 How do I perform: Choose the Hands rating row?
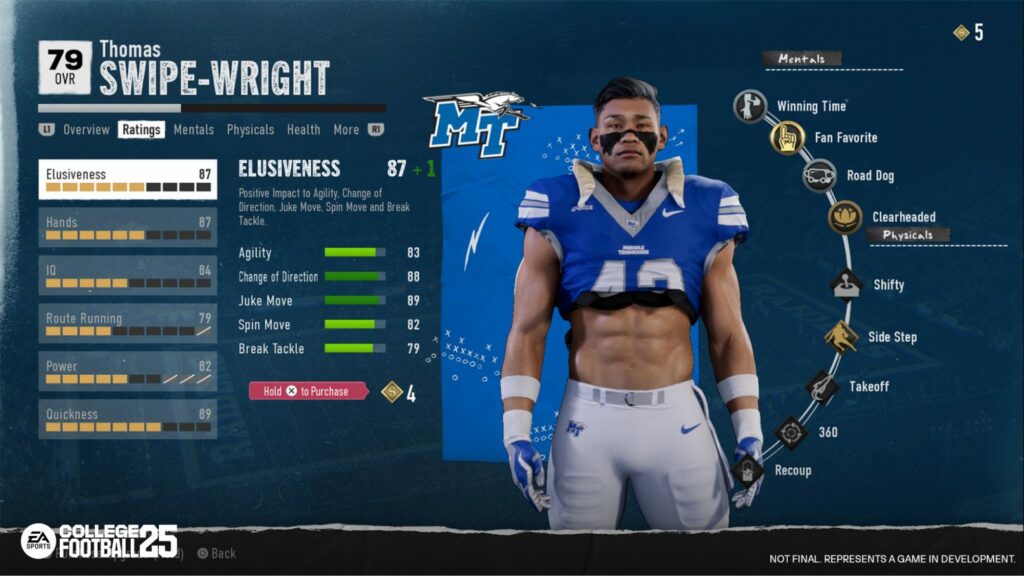pos(128,227)
